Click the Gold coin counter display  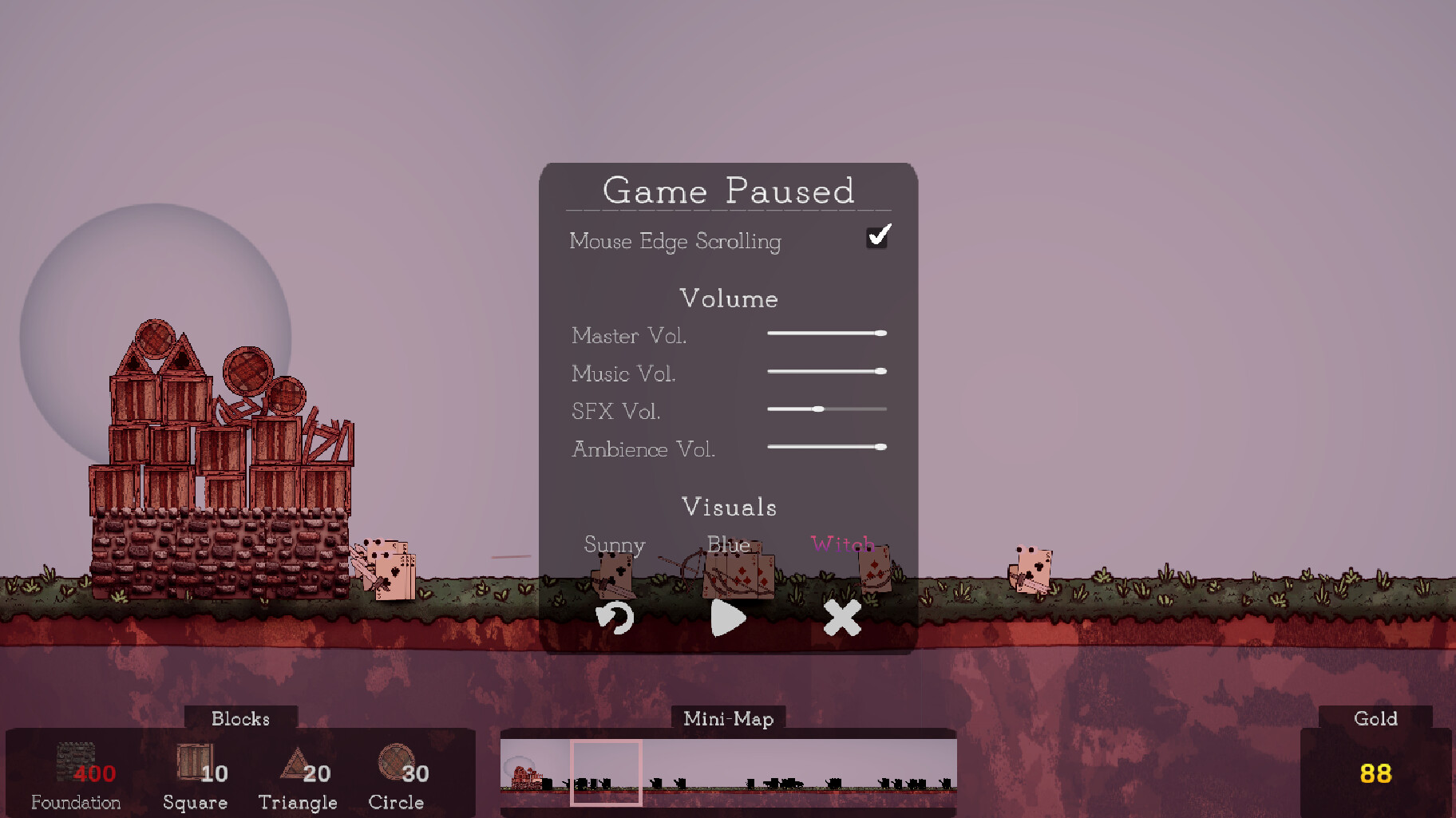(1376, 773)
